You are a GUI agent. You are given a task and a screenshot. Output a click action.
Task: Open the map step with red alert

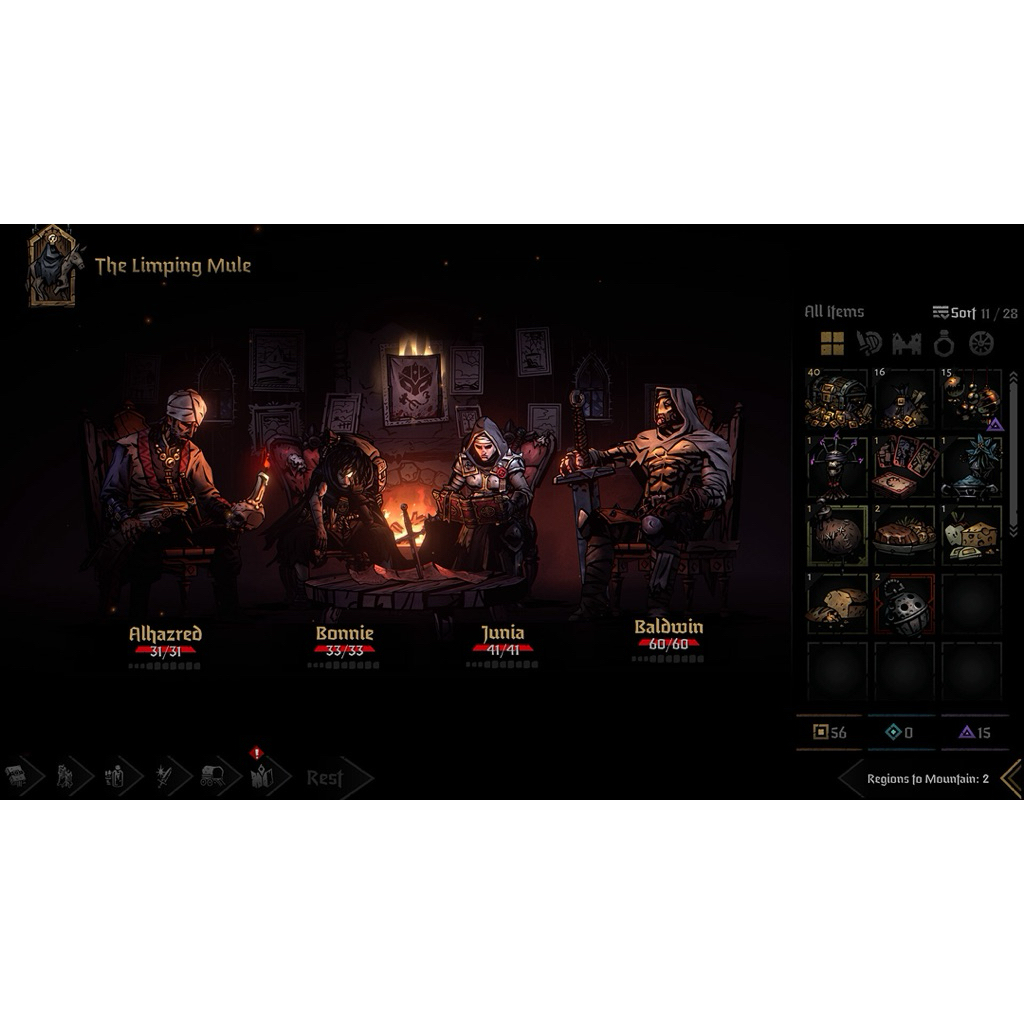[x=262, y=777]
